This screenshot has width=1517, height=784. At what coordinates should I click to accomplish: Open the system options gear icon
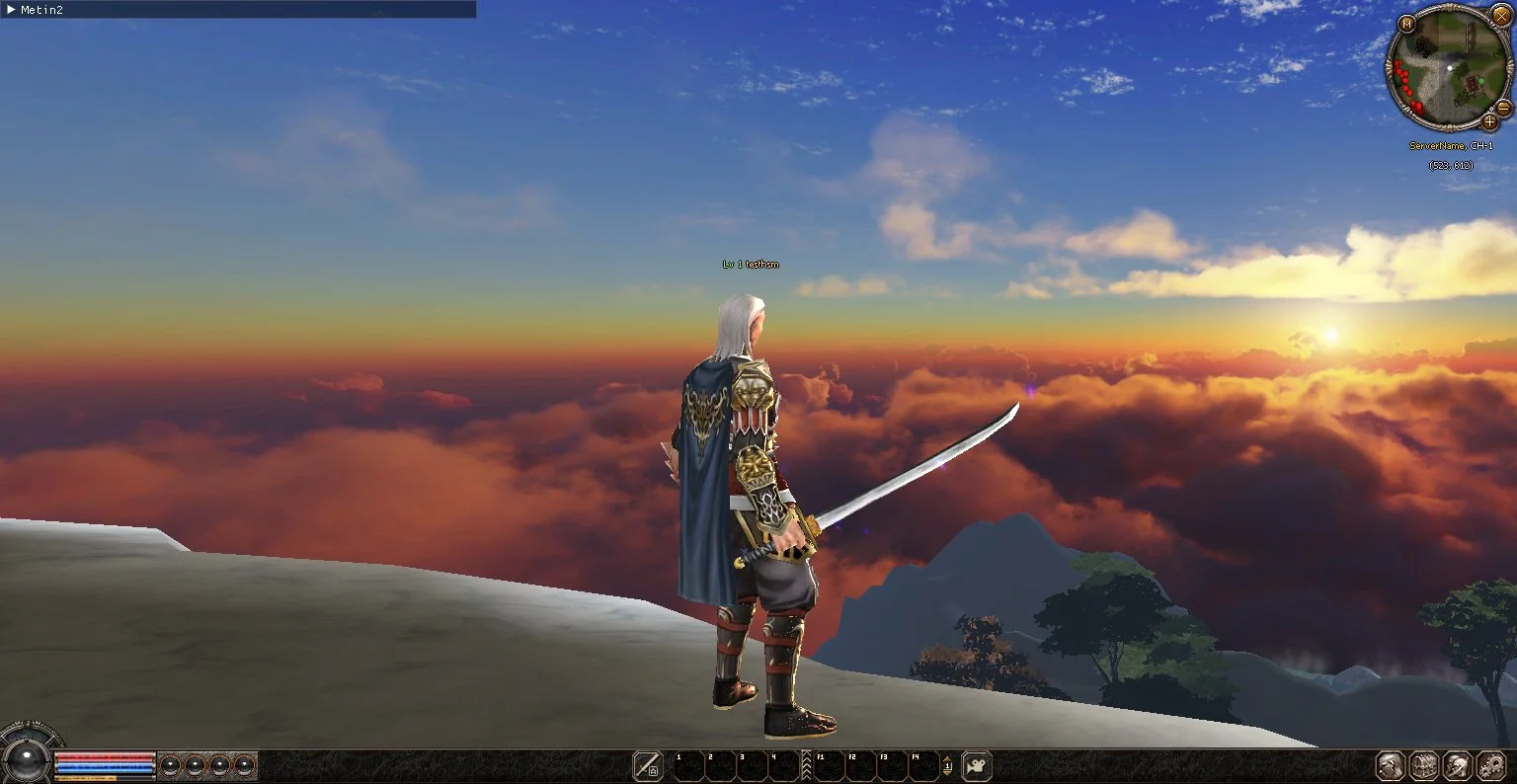point(1490,765)
